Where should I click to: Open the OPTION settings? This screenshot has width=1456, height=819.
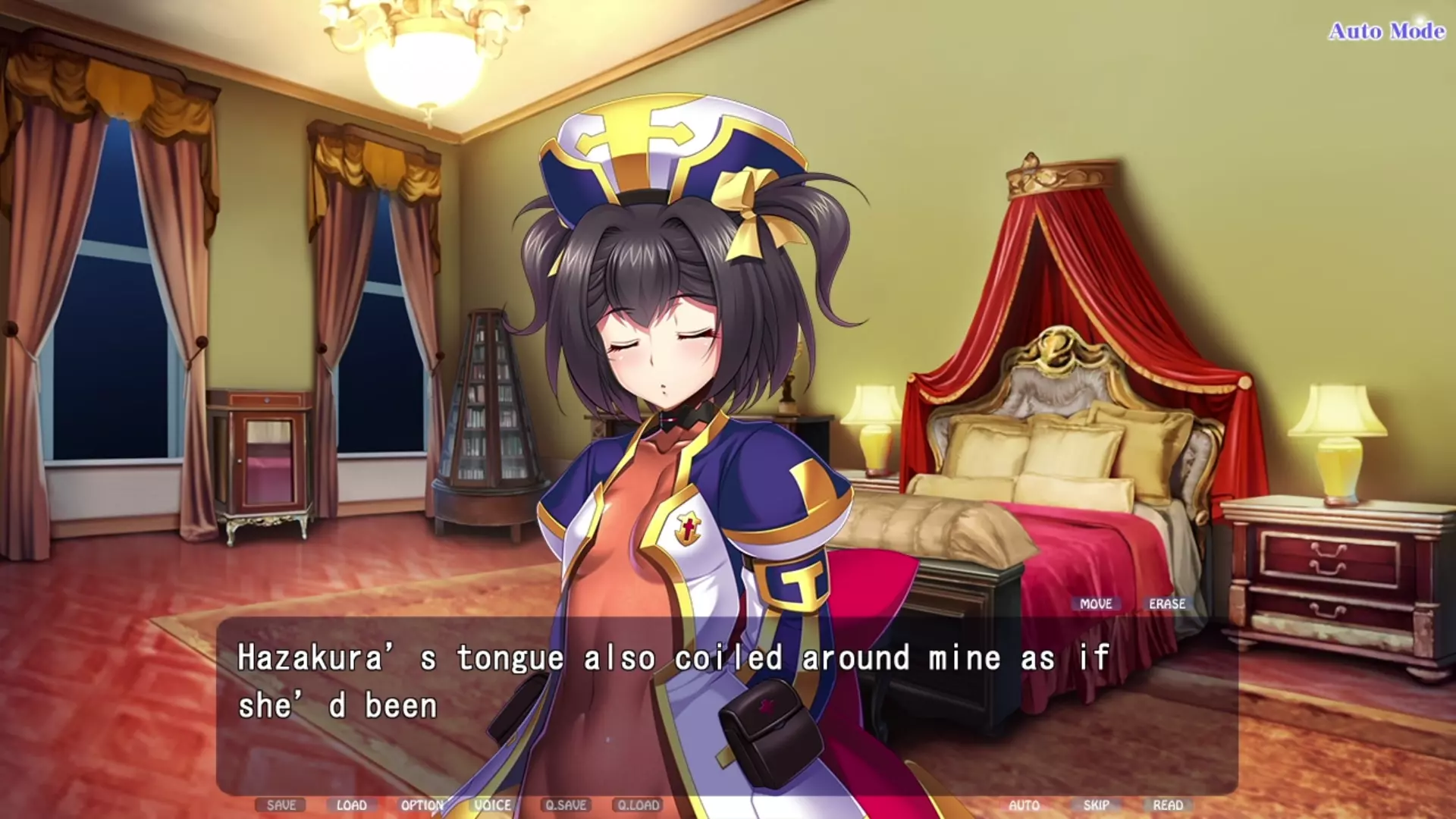pyautogui.click(x=422, y=805)
